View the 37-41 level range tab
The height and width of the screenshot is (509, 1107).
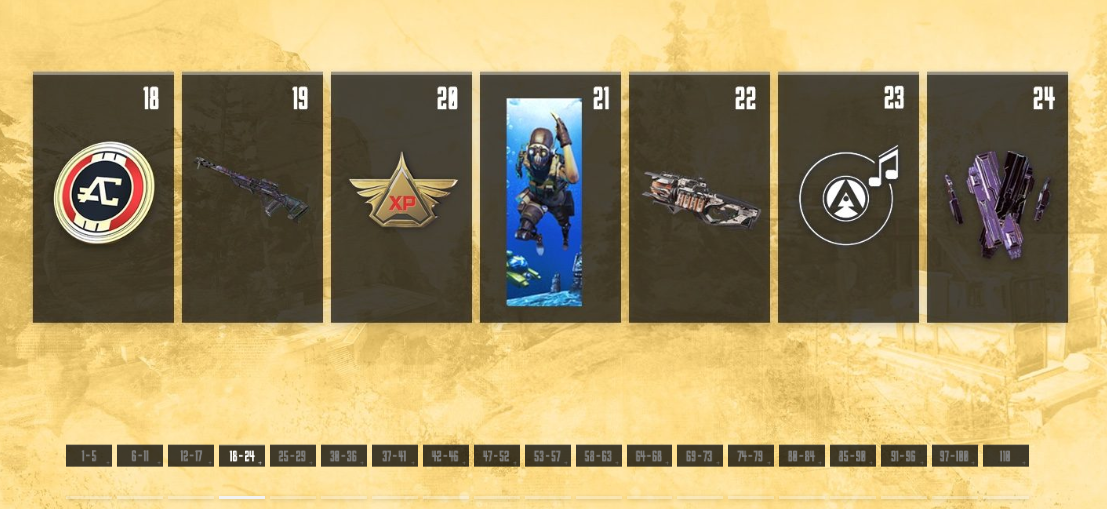(x=395, y=456)
